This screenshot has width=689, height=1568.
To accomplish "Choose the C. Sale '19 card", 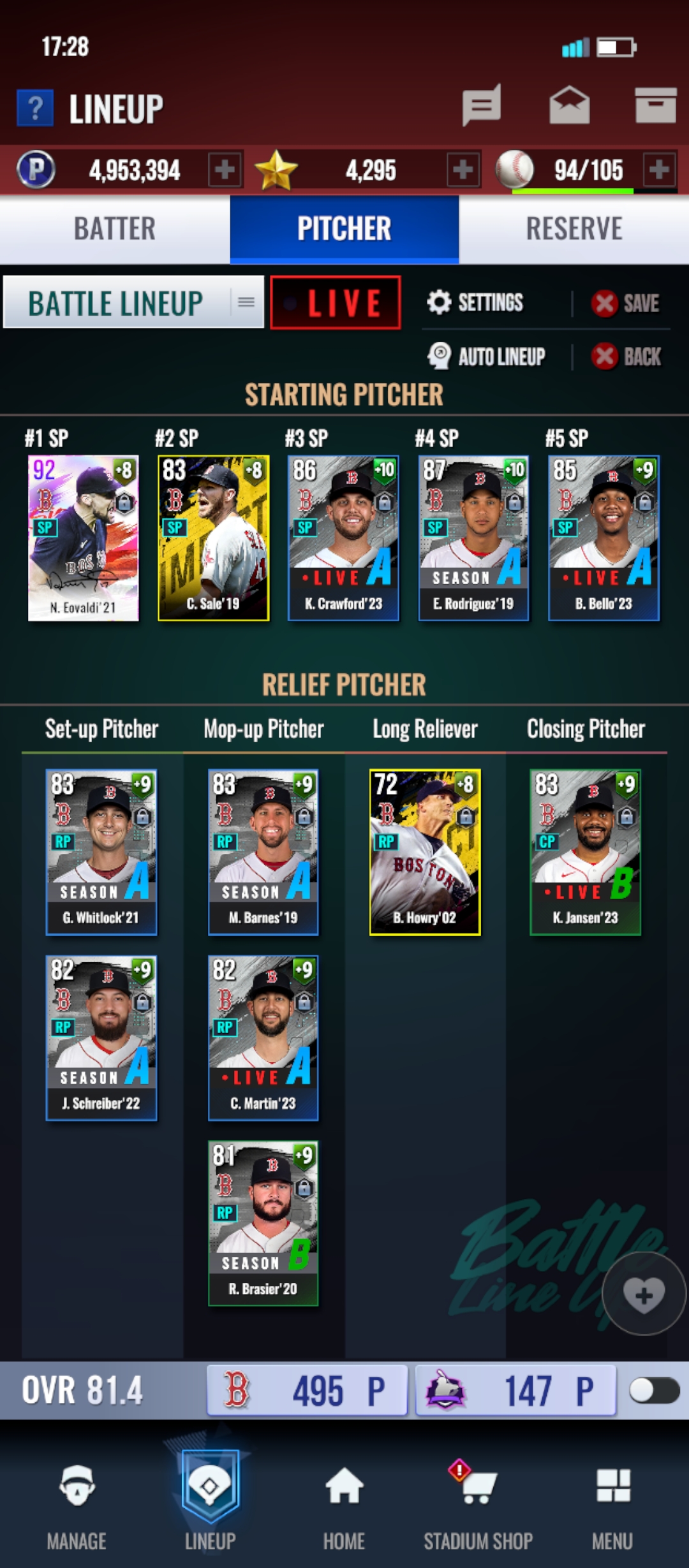I will coord(214,538).
